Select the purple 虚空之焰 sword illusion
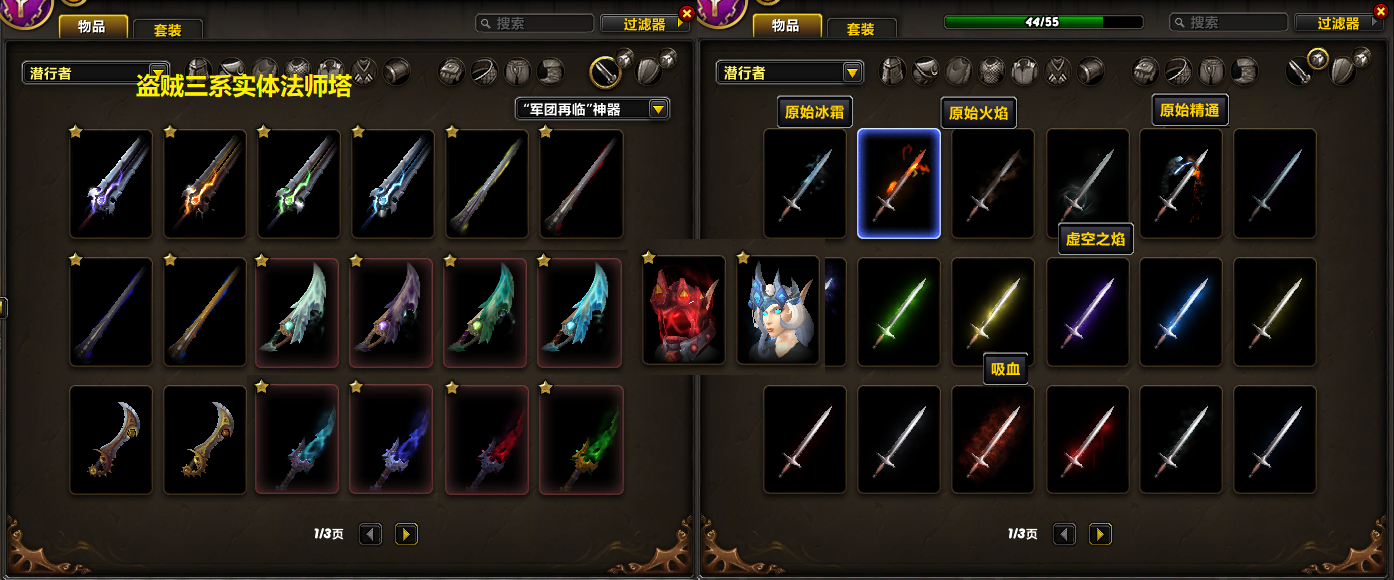The image size is (1394, 580). (1087, 311)
